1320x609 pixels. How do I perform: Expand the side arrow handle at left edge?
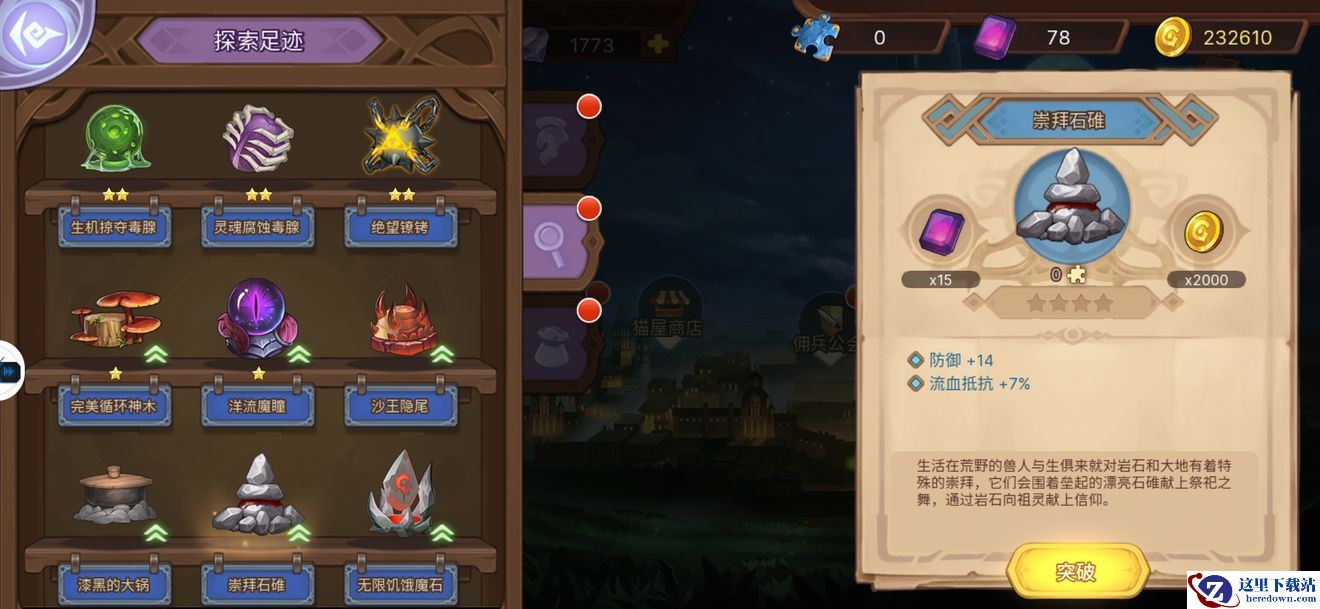[x=9, y=371]
